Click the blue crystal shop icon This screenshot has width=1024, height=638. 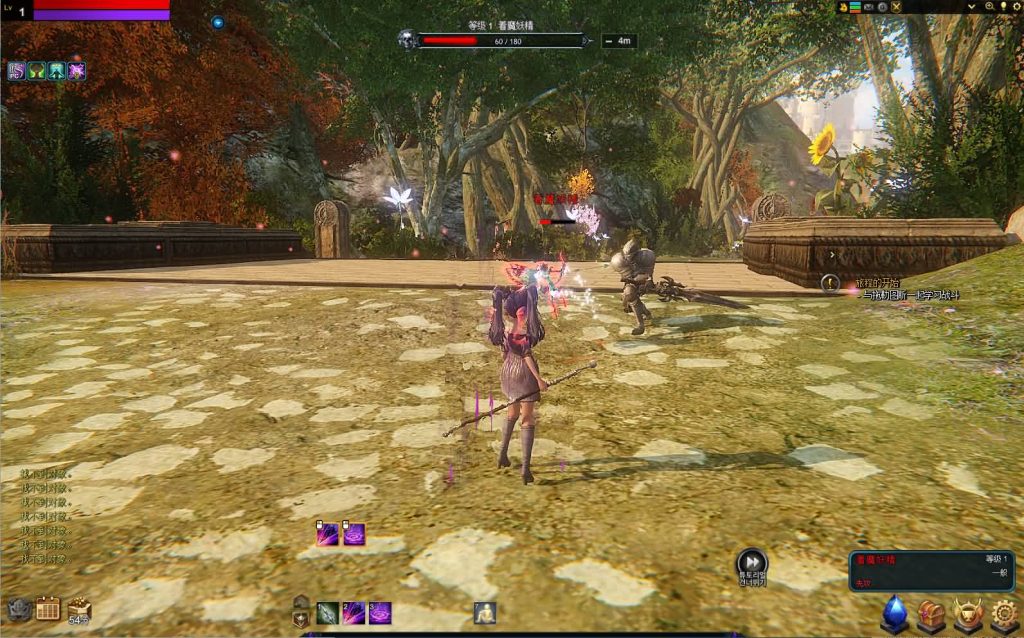(x=894, y=614)
